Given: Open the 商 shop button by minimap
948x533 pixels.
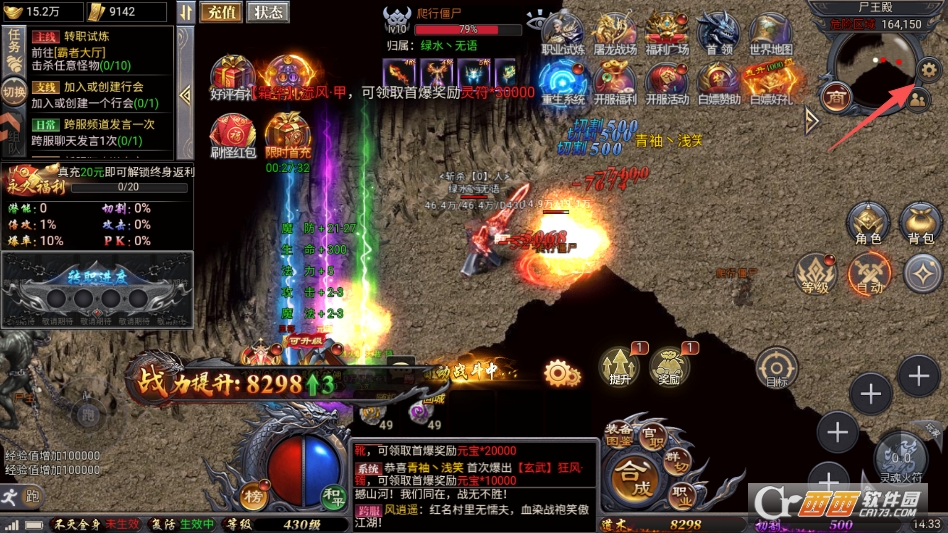Looking at the screenshot, I should (x=834, y=96).
